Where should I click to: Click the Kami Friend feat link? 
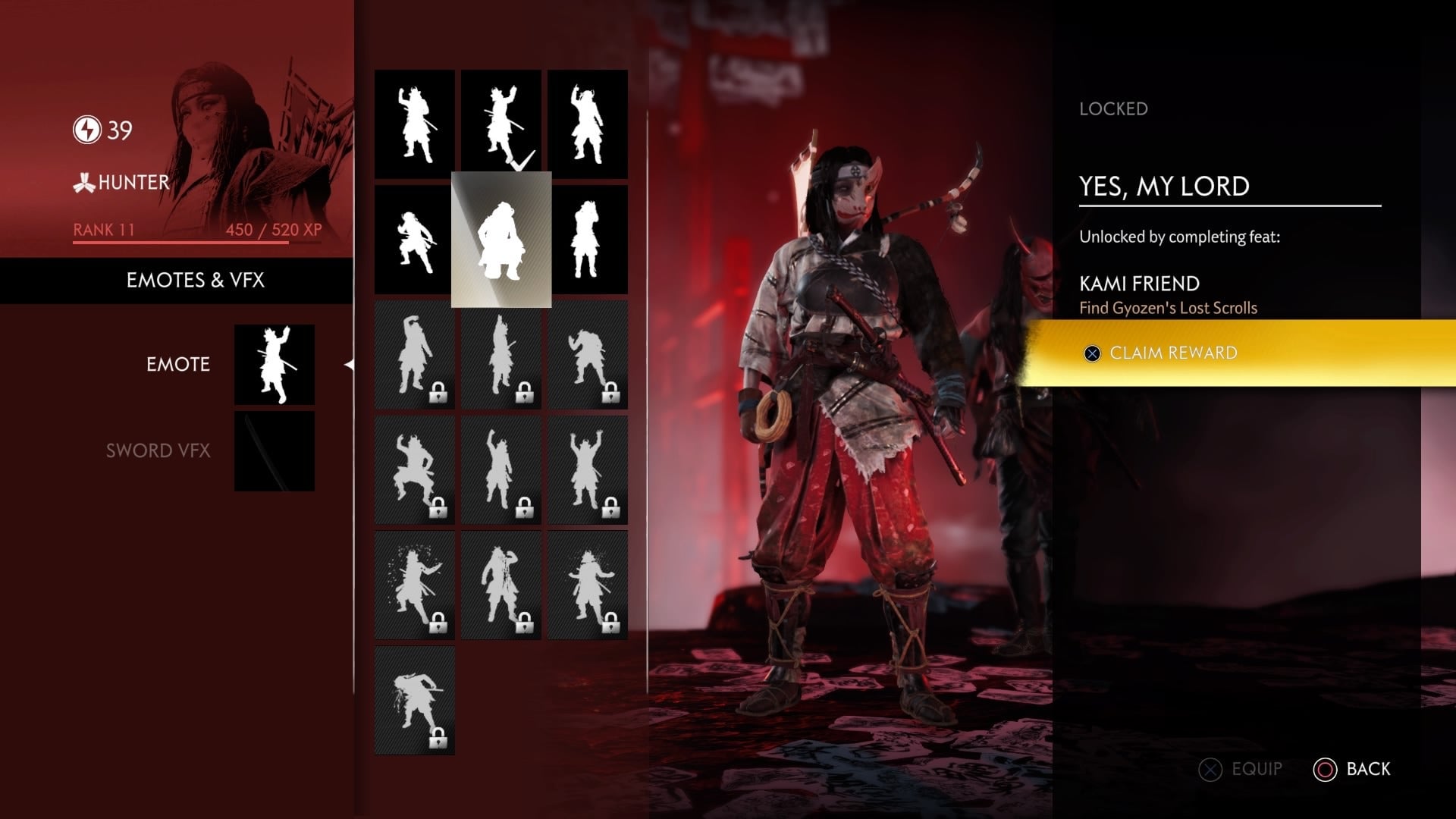point(1139,284)
